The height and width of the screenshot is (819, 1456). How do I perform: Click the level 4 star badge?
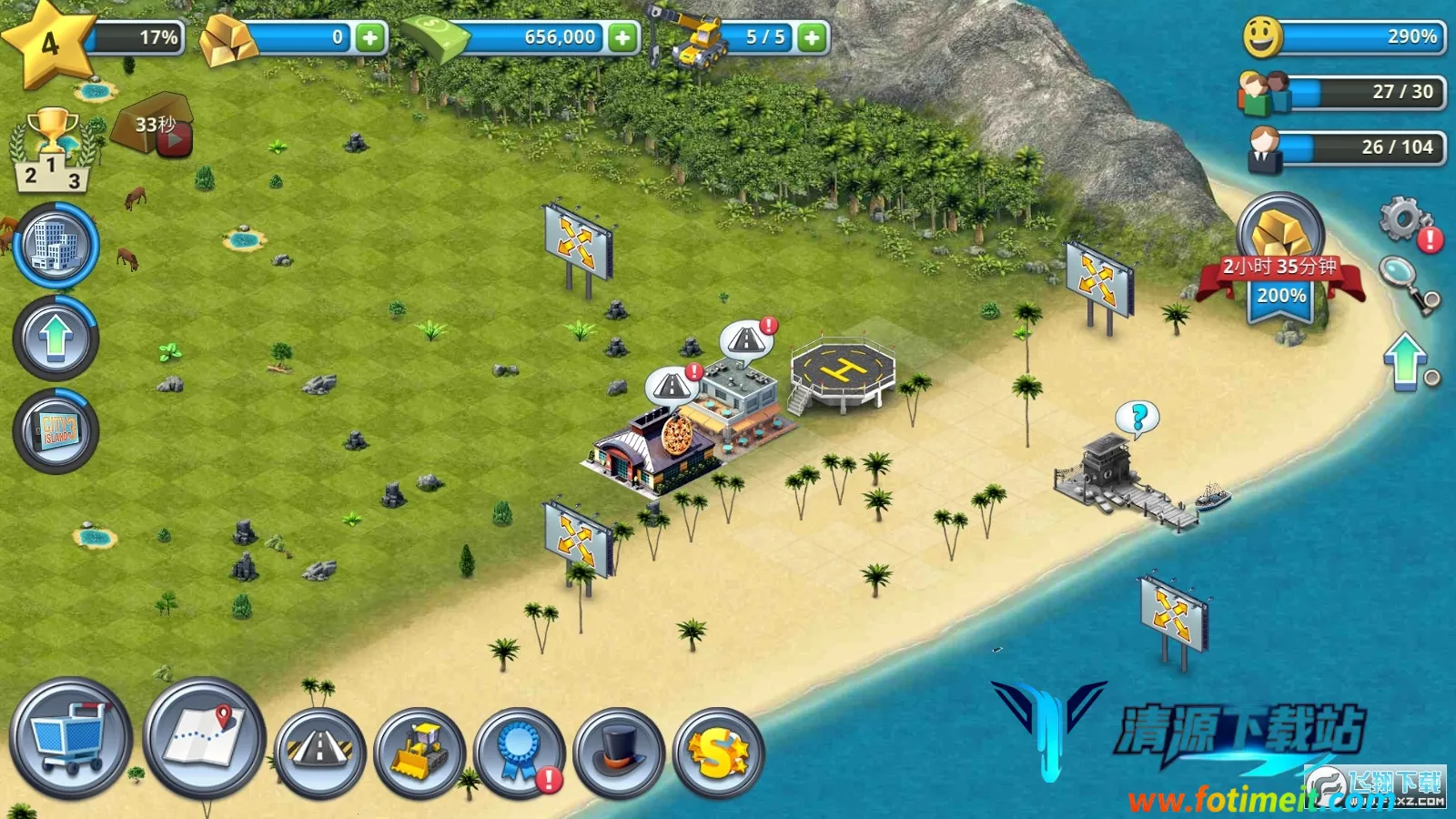point(49,42)
